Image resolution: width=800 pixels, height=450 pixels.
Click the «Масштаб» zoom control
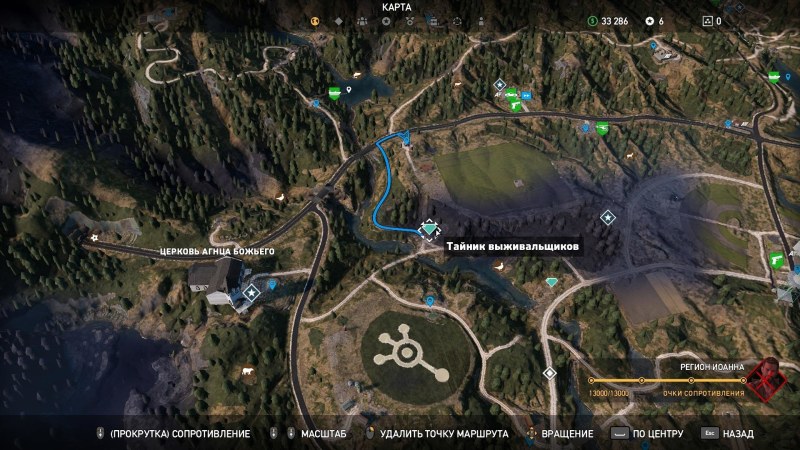coord(316,434)
